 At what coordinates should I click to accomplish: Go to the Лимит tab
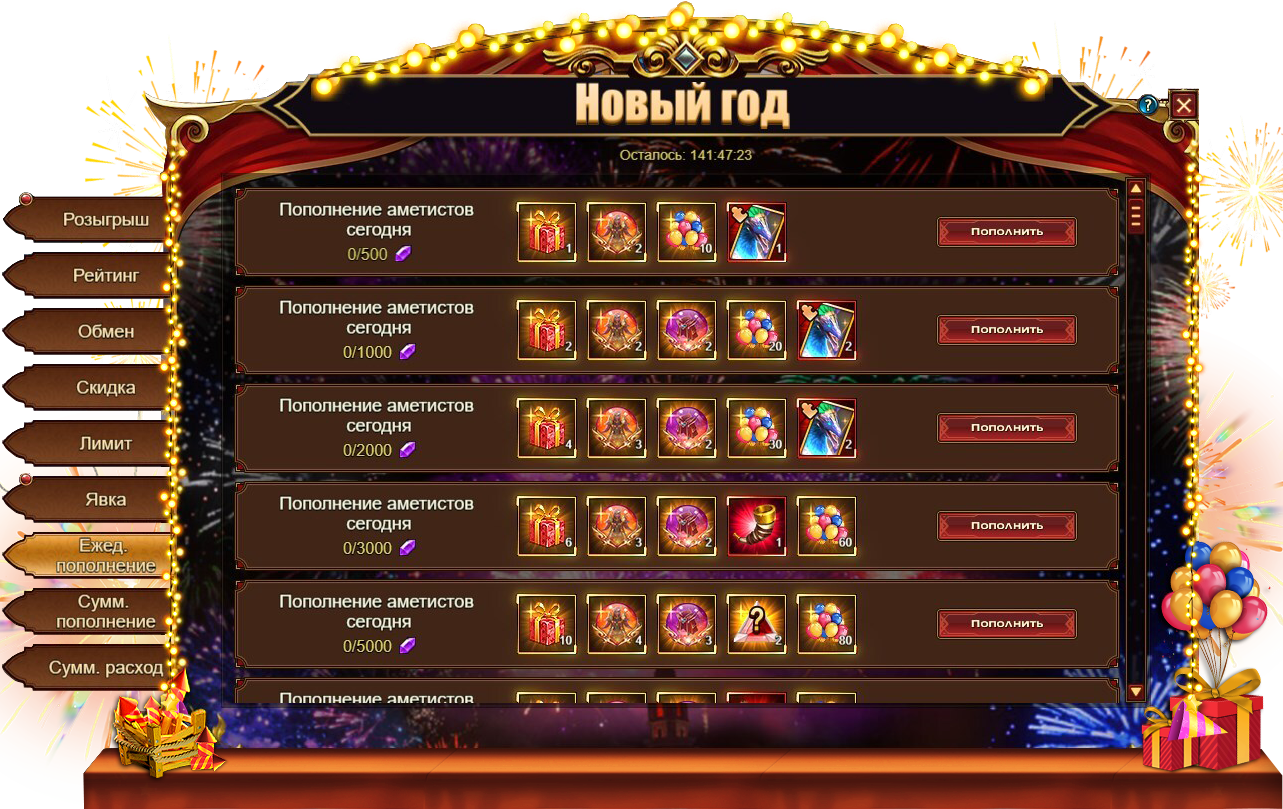[105, 443]
